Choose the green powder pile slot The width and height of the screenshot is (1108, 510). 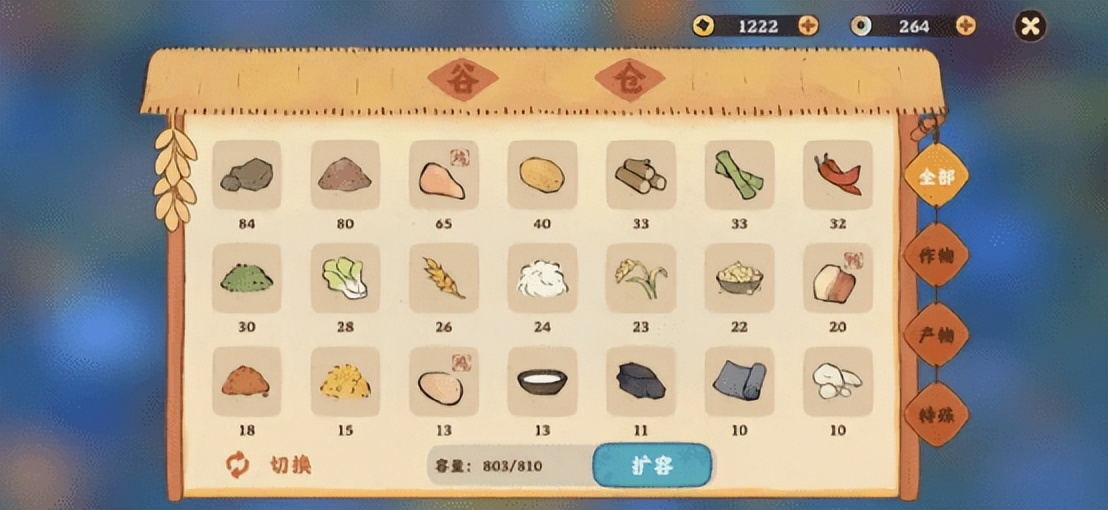tap(246, 278)
